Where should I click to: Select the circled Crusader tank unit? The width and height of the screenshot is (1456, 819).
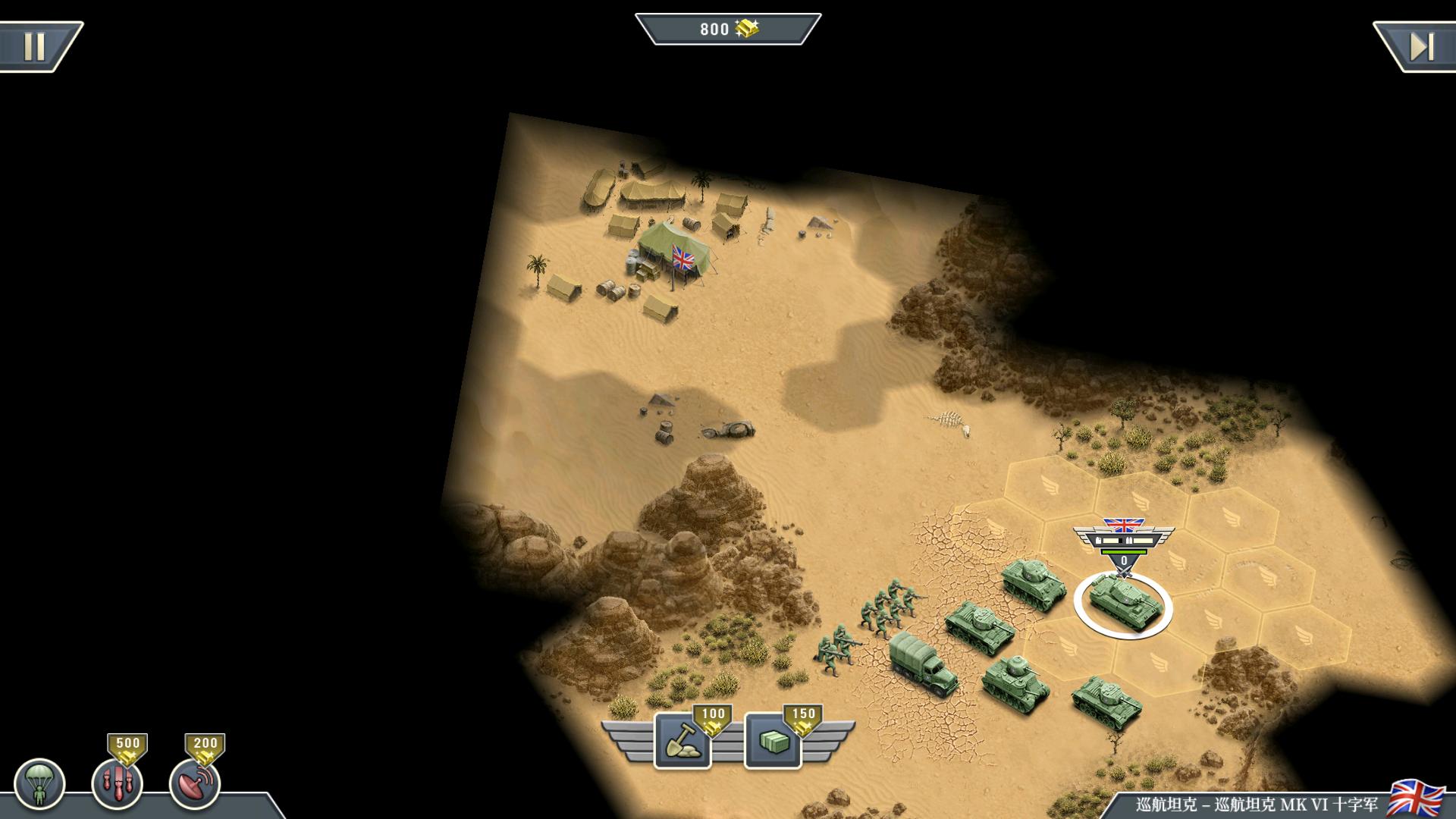coord(1122,601)
